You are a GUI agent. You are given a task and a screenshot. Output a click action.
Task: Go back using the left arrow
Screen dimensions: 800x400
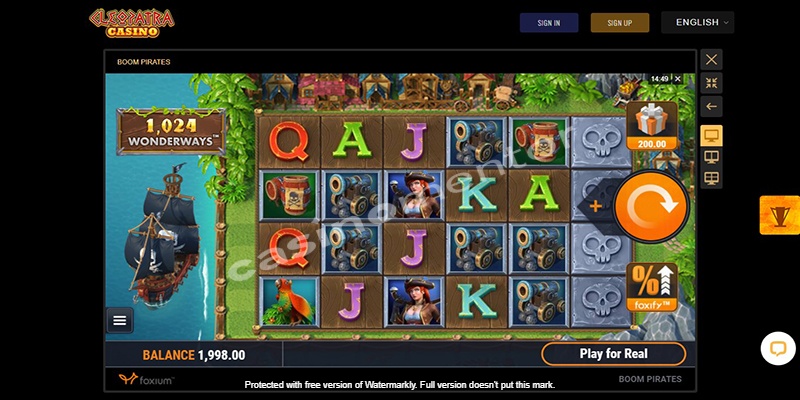click(x=711, y=106)
